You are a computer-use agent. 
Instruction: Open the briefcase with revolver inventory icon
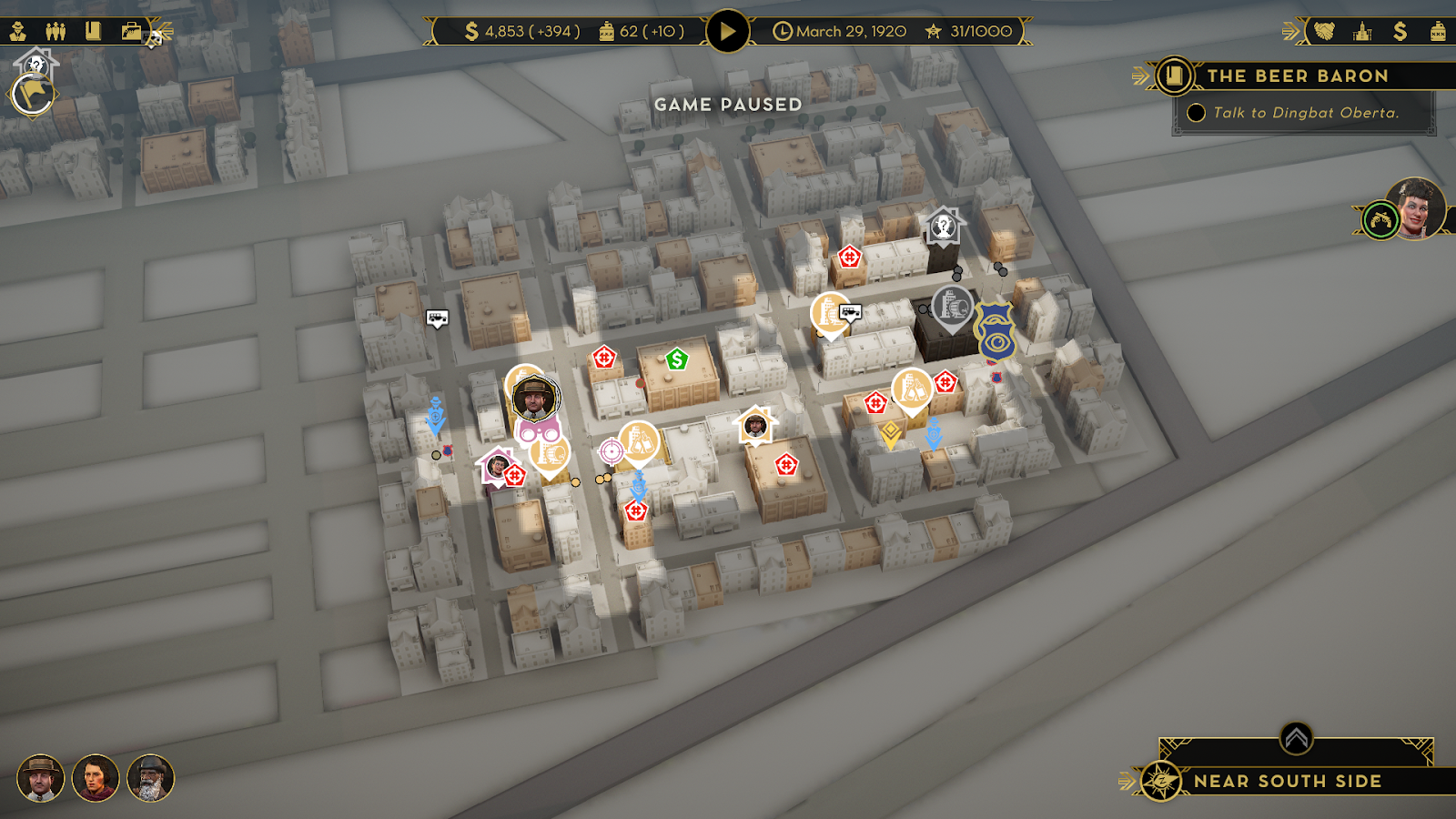click(133, 32)
